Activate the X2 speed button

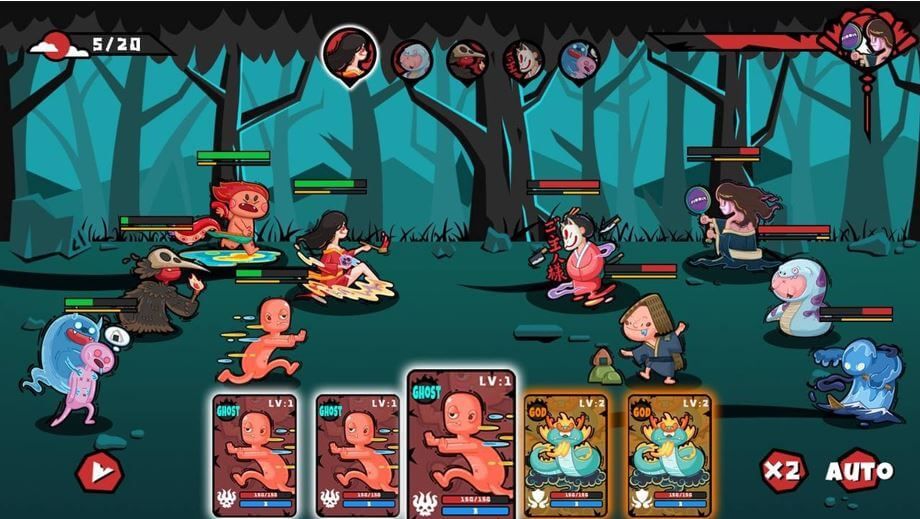tap(782, 470)
